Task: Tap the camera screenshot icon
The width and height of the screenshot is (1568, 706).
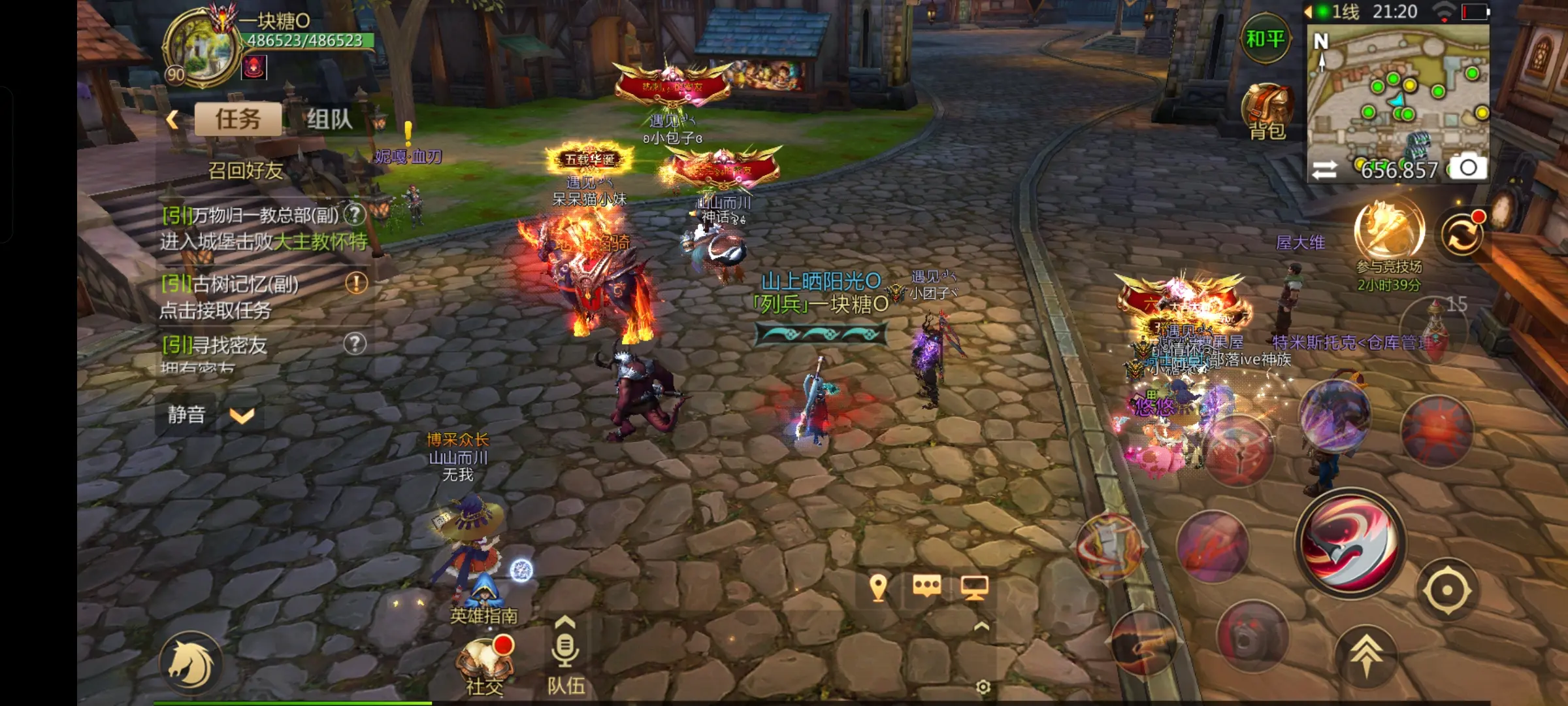Action: tap(1469, 168)
